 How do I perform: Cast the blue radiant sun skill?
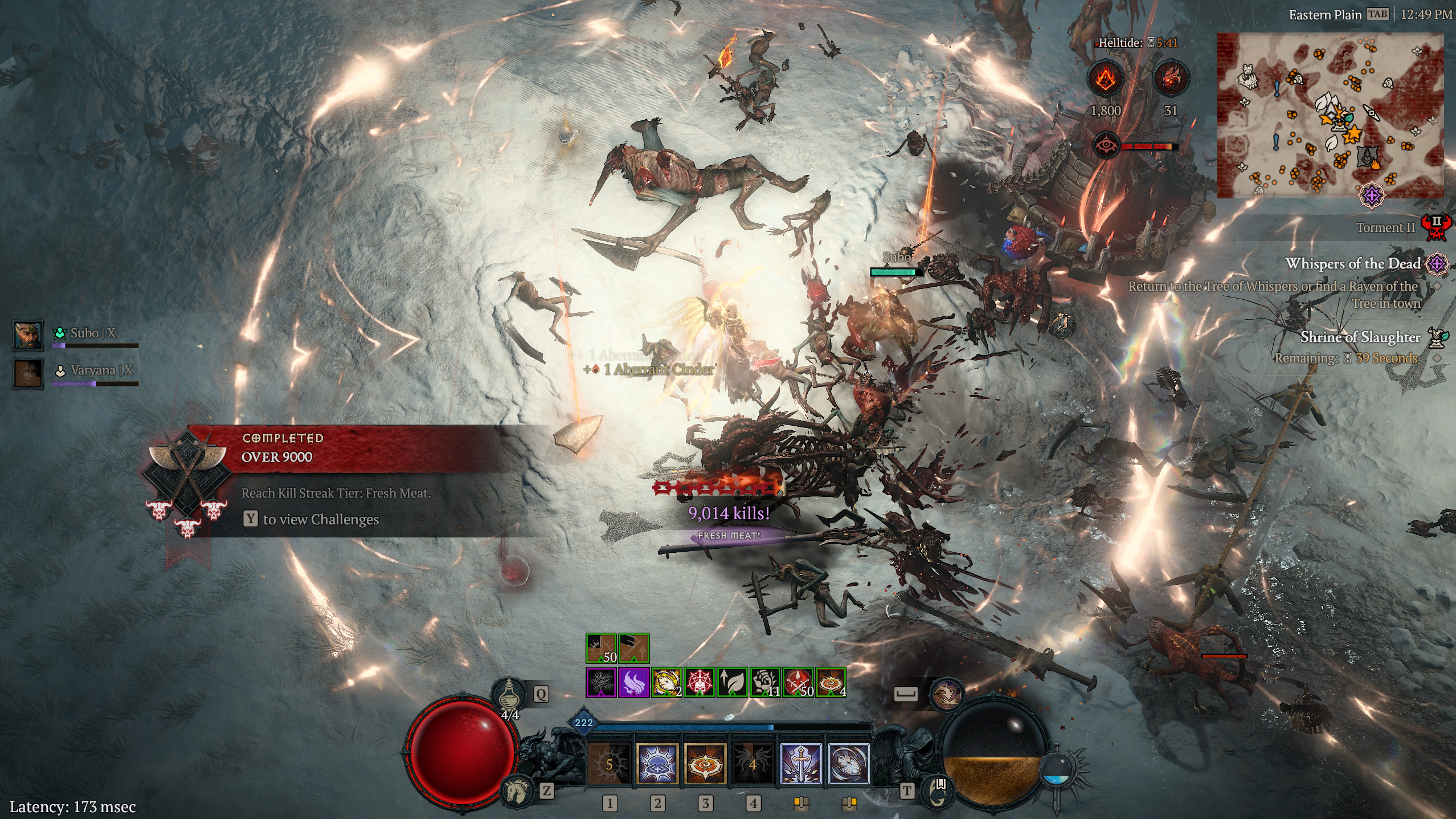click(x=657, y=764)
